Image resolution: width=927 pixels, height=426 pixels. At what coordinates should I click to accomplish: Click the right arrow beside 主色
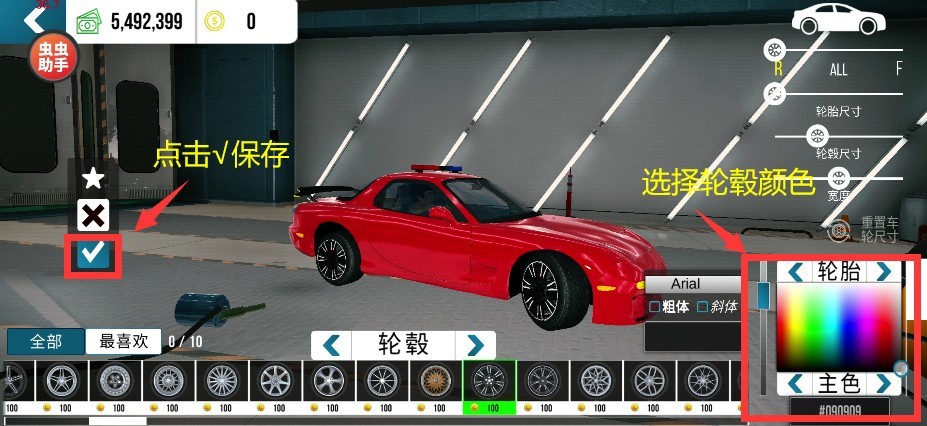(883, 383)
